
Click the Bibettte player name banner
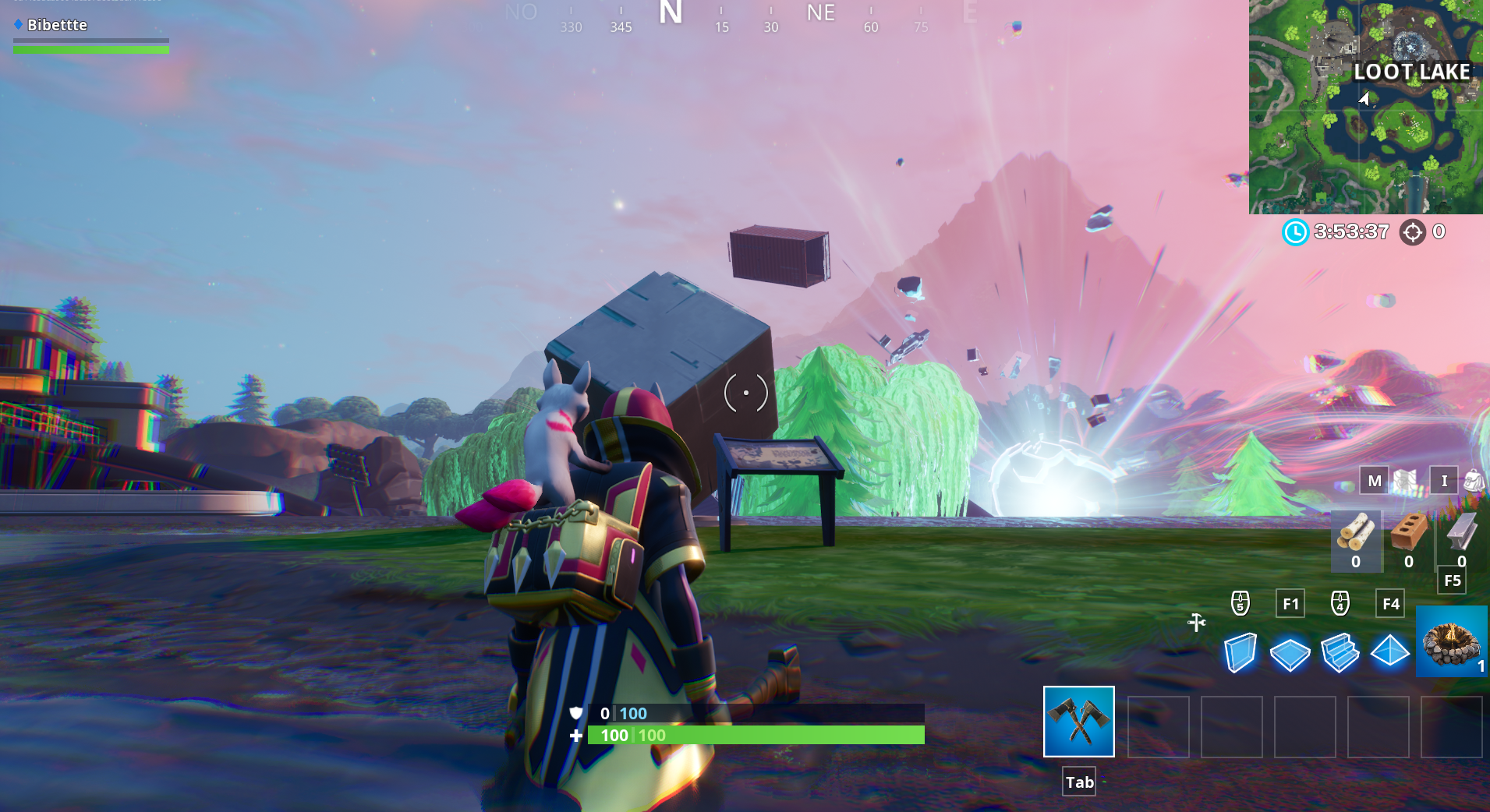click(56, 24)
